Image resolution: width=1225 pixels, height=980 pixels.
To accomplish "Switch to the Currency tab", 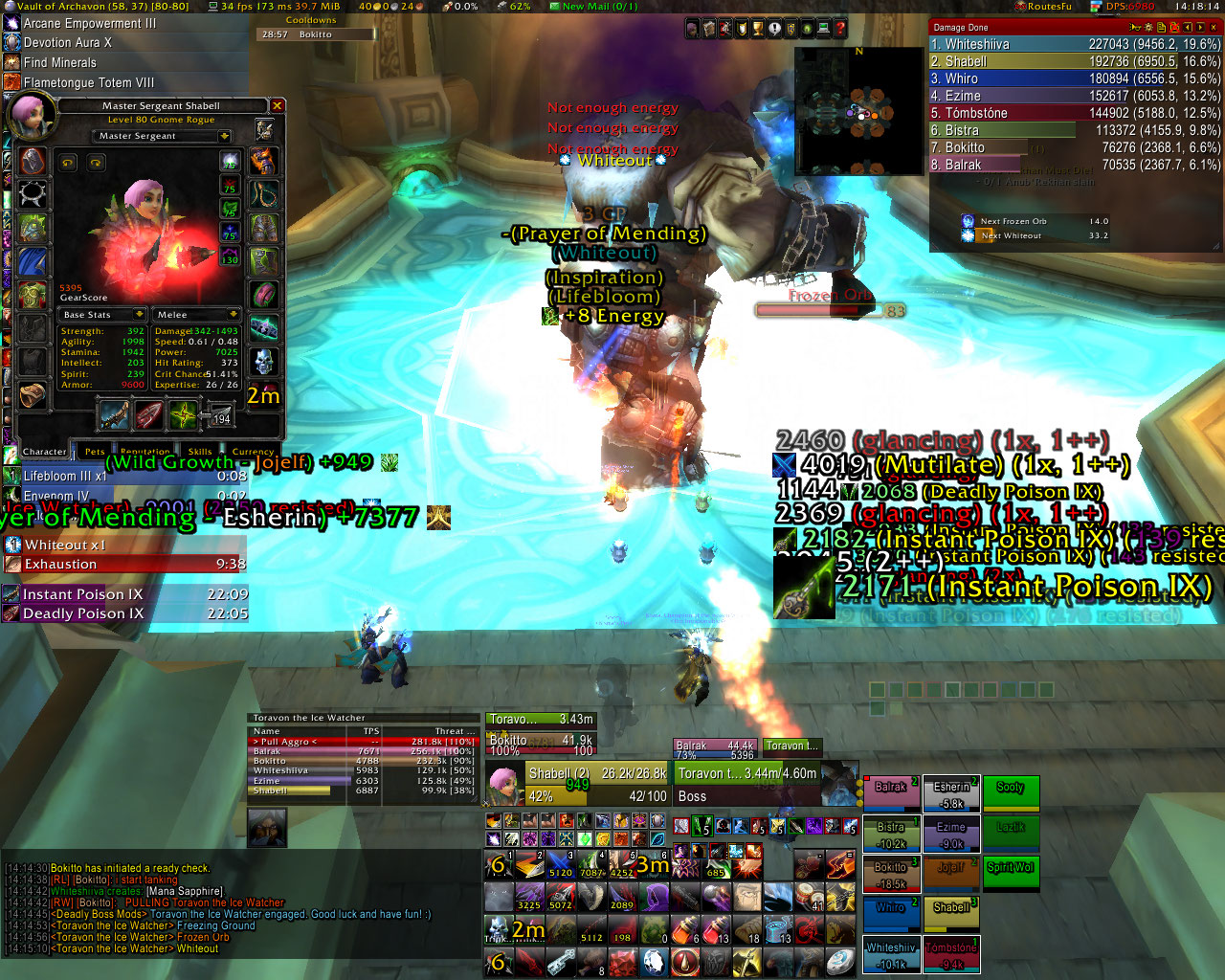I will (253, 452).
